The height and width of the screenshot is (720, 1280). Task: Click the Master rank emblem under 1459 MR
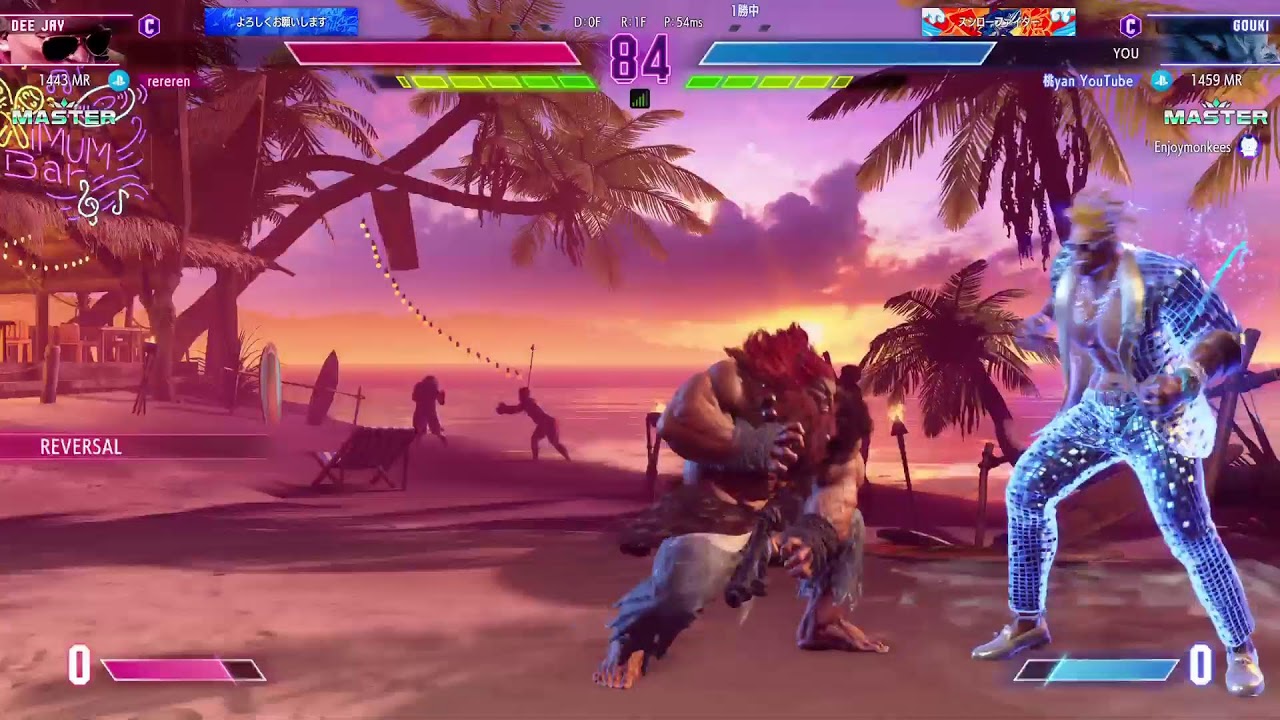pyautogui.click(x=1216, y=116)
